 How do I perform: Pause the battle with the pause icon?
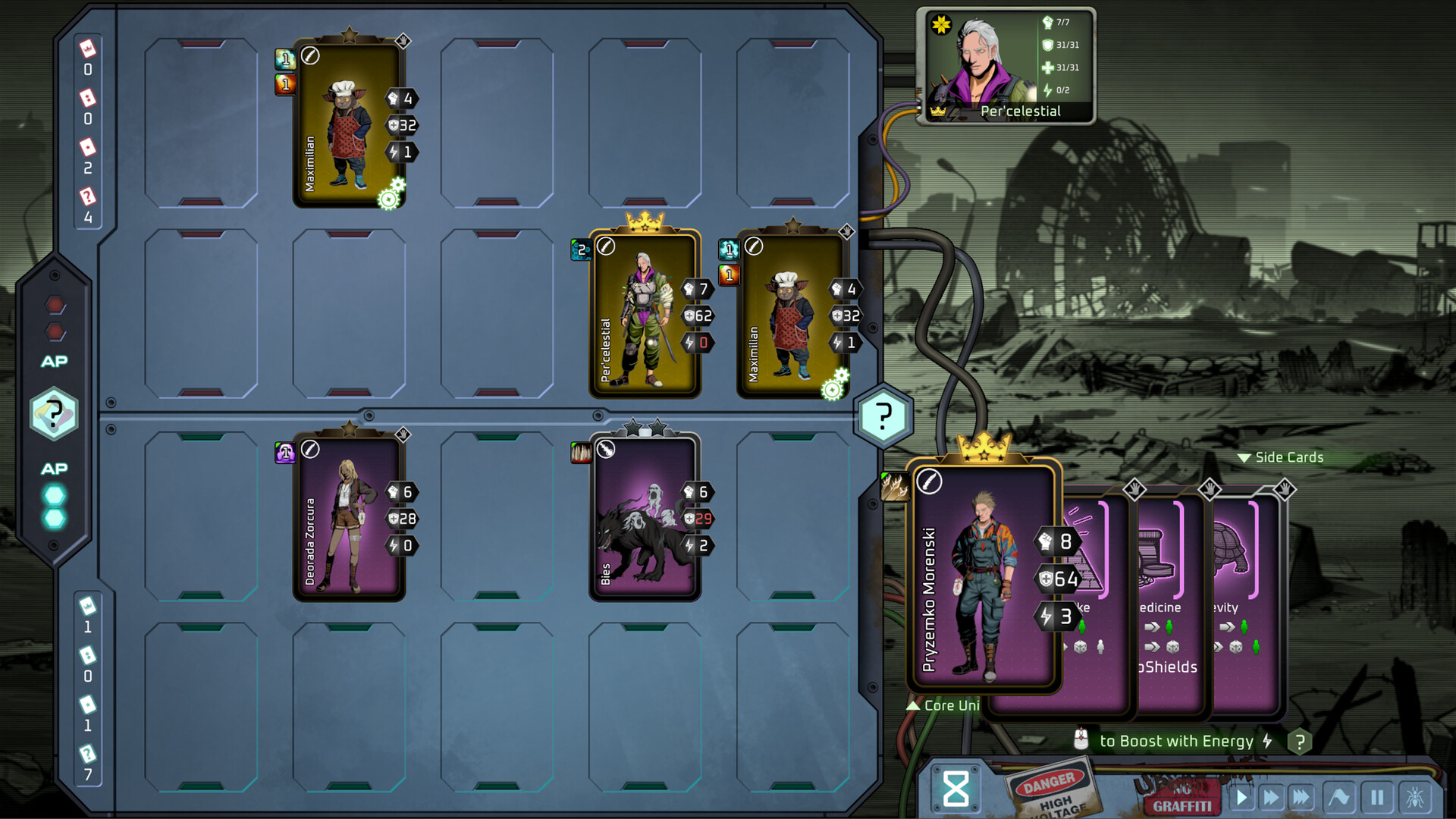coord(1376,796)
